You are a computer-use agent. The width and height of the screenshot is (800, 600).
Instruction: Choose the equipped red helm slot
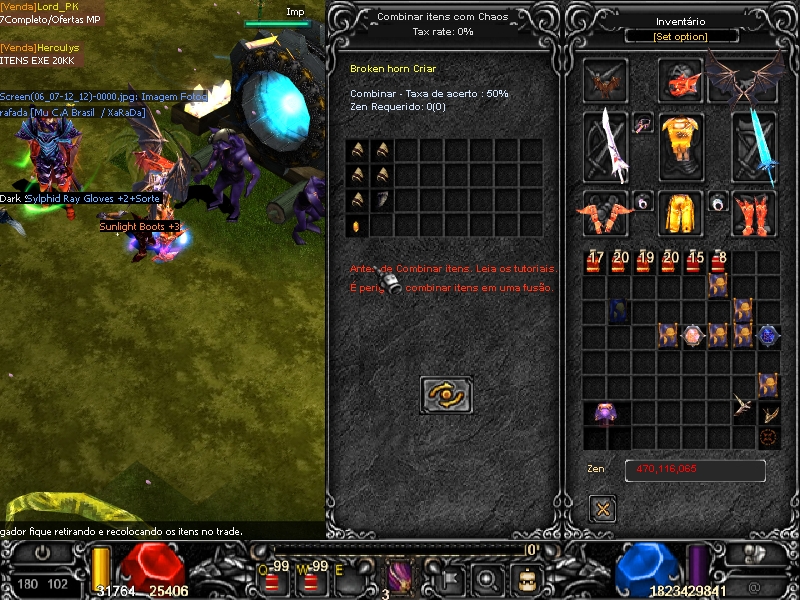[x=680, y=80]
